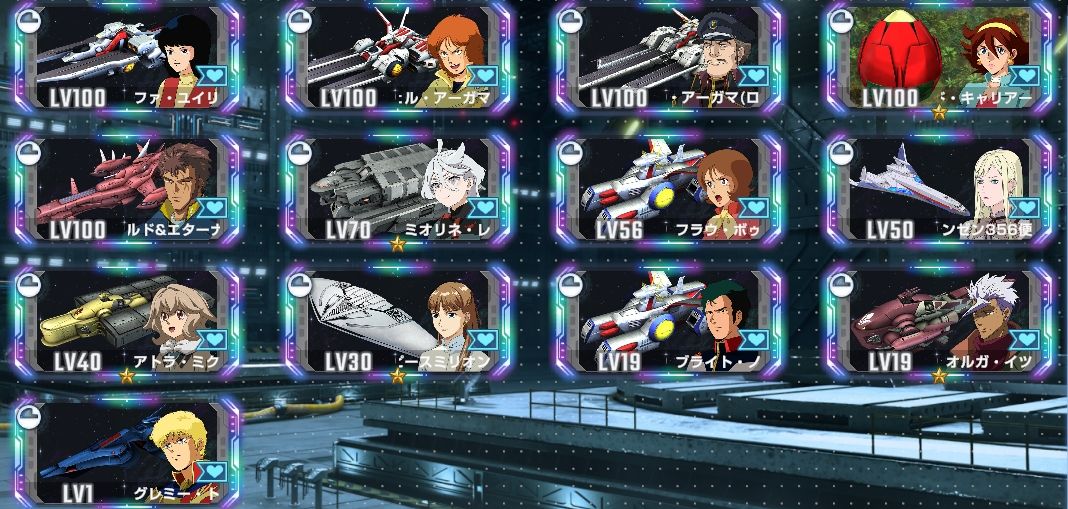Image resolution: width=1068 pixels, height=509 pixels.
Task: Choose the LV19 ブライト・ノ ship card
Action: point(668,320)
